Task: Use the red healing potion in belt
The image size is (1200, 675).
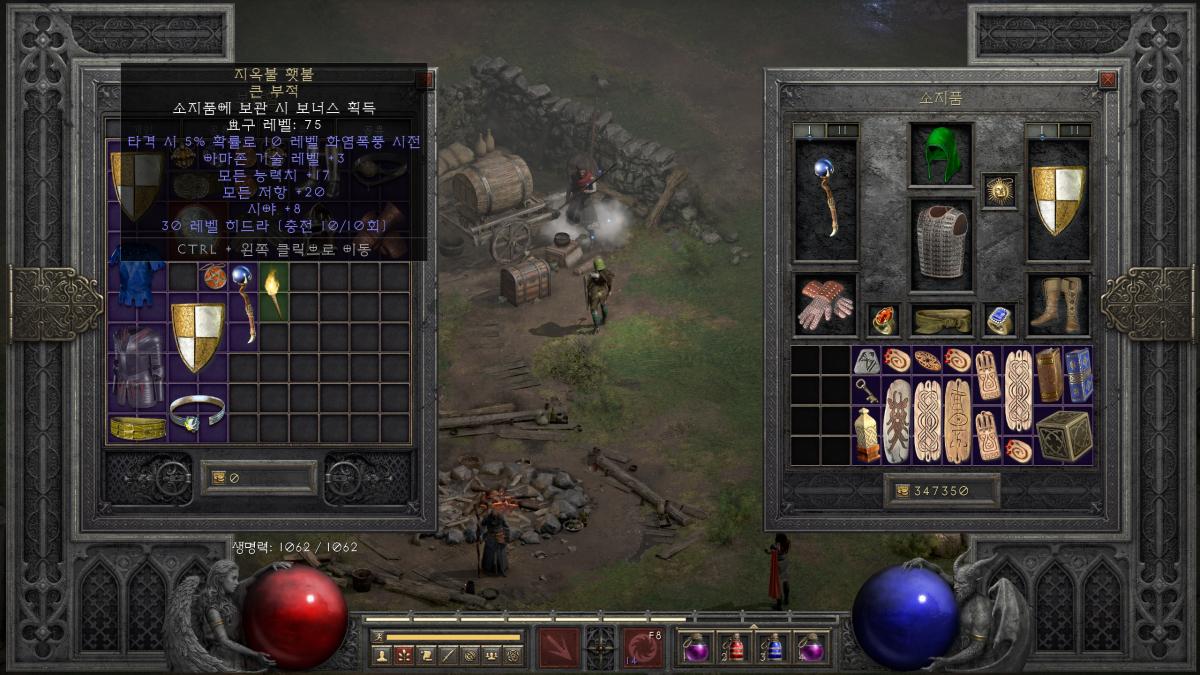Action: pos(737,648)
